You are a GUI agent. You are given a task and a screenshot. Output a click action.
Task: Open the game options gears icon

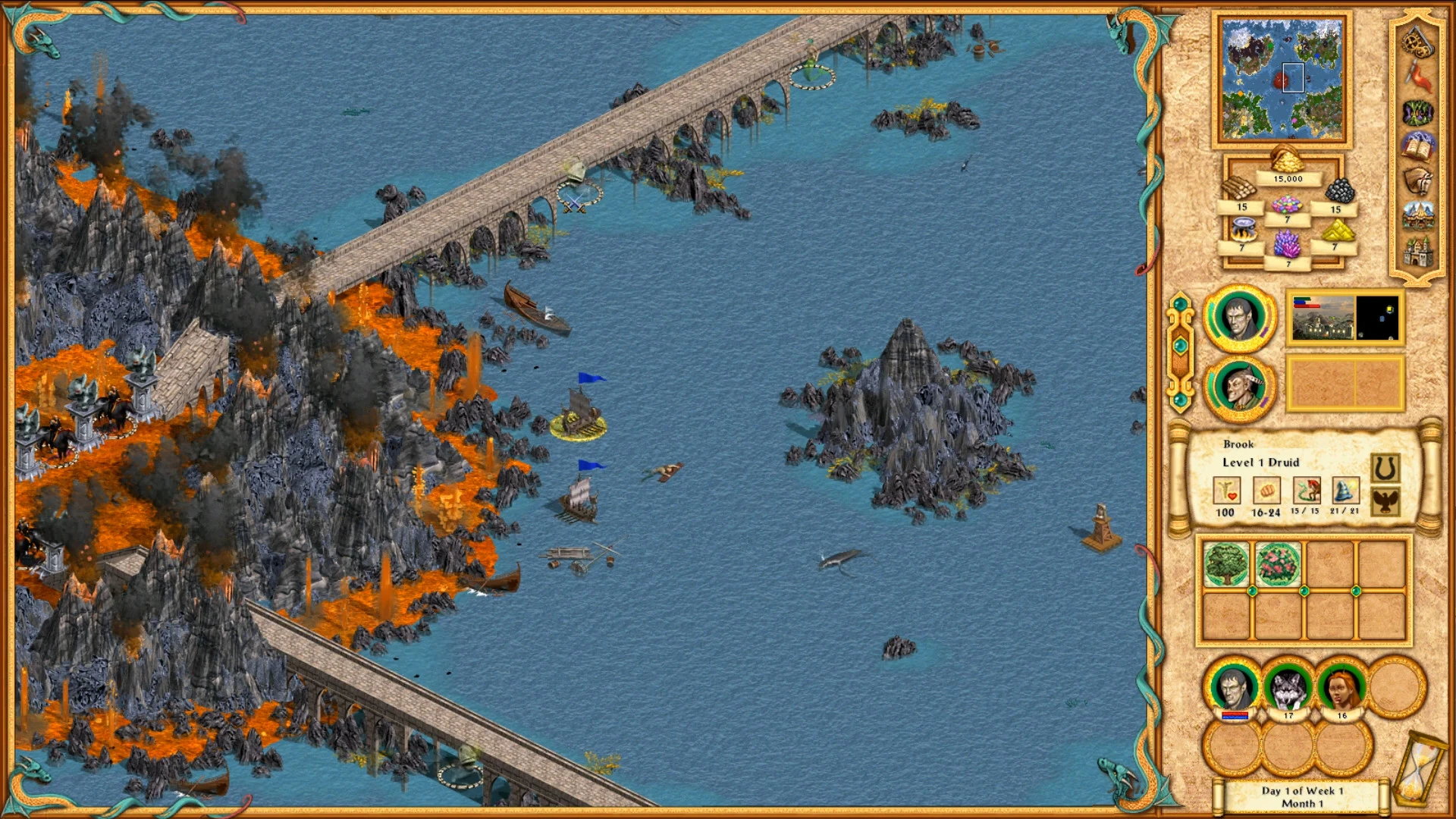click(x=1416, y=44)
